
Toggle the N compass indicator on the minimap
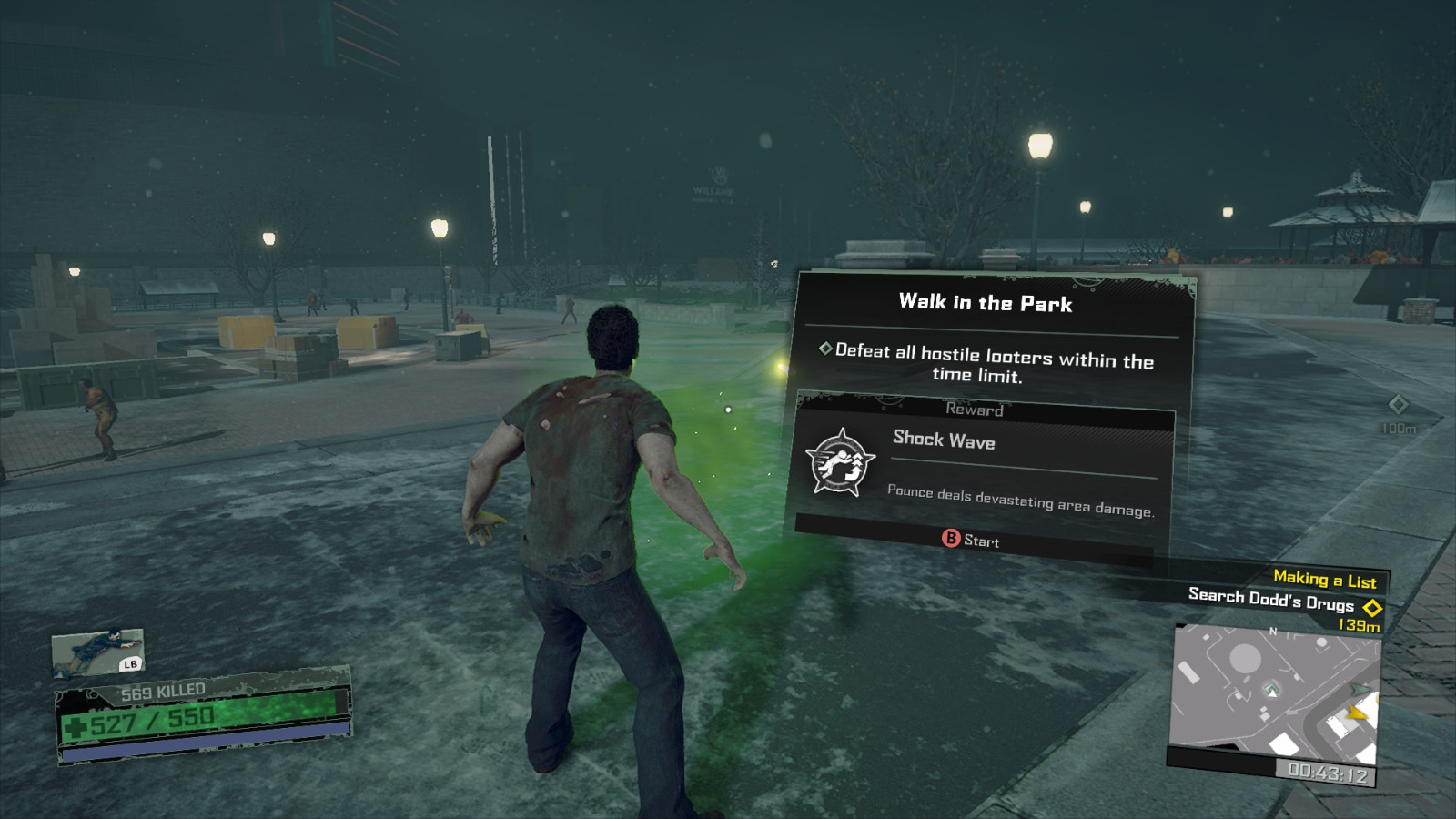coord(1273,631)
